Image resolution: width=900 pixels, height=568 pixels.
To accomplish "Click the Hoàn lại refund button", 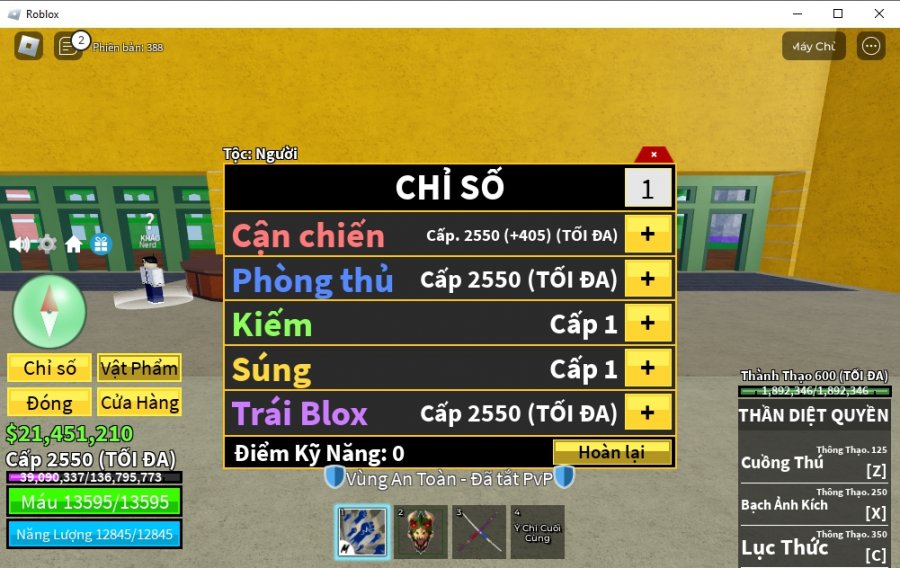I will click(611, 452).
